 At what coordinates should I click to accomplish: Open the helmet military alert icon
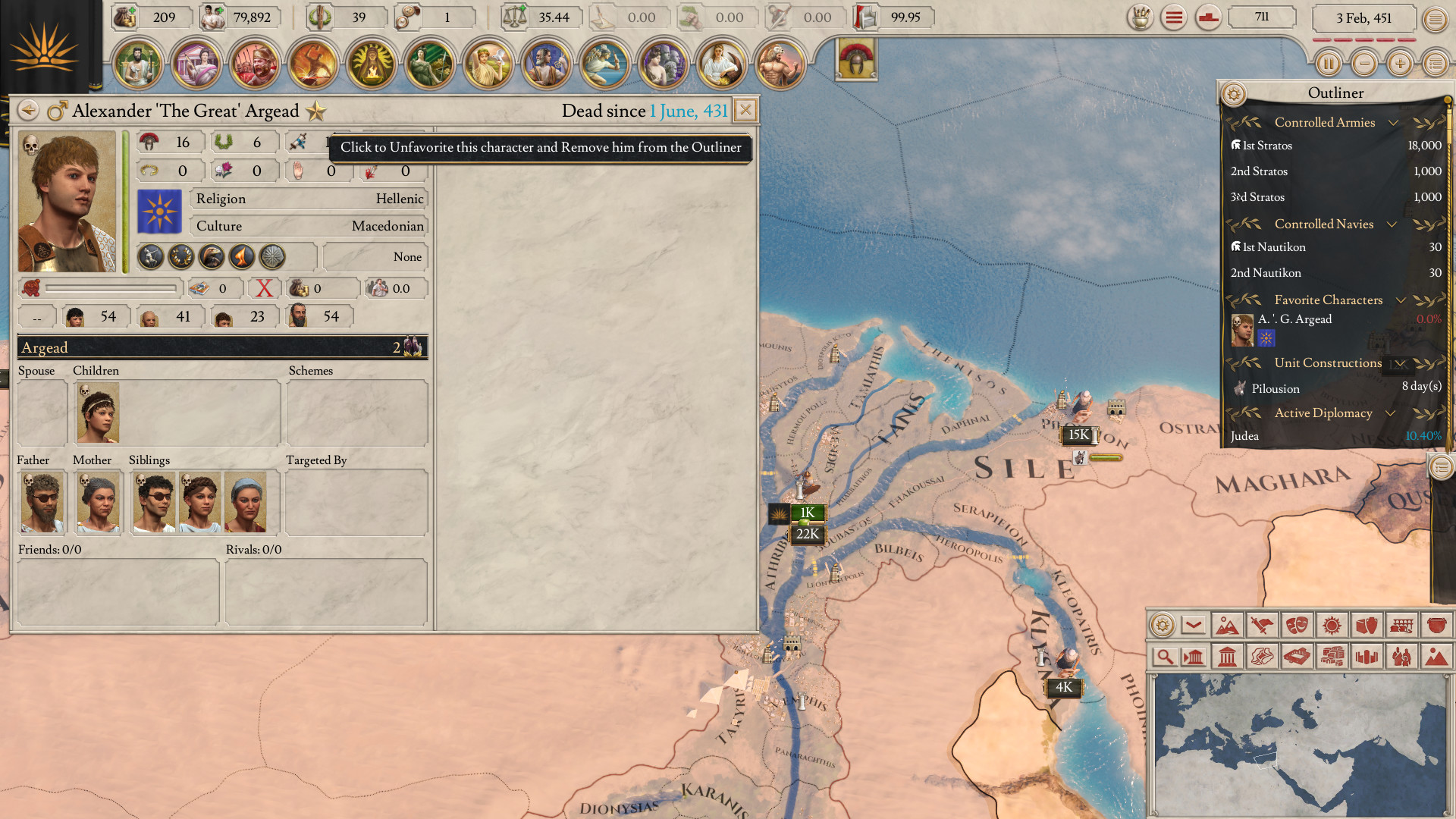click(x=856, y=59)
